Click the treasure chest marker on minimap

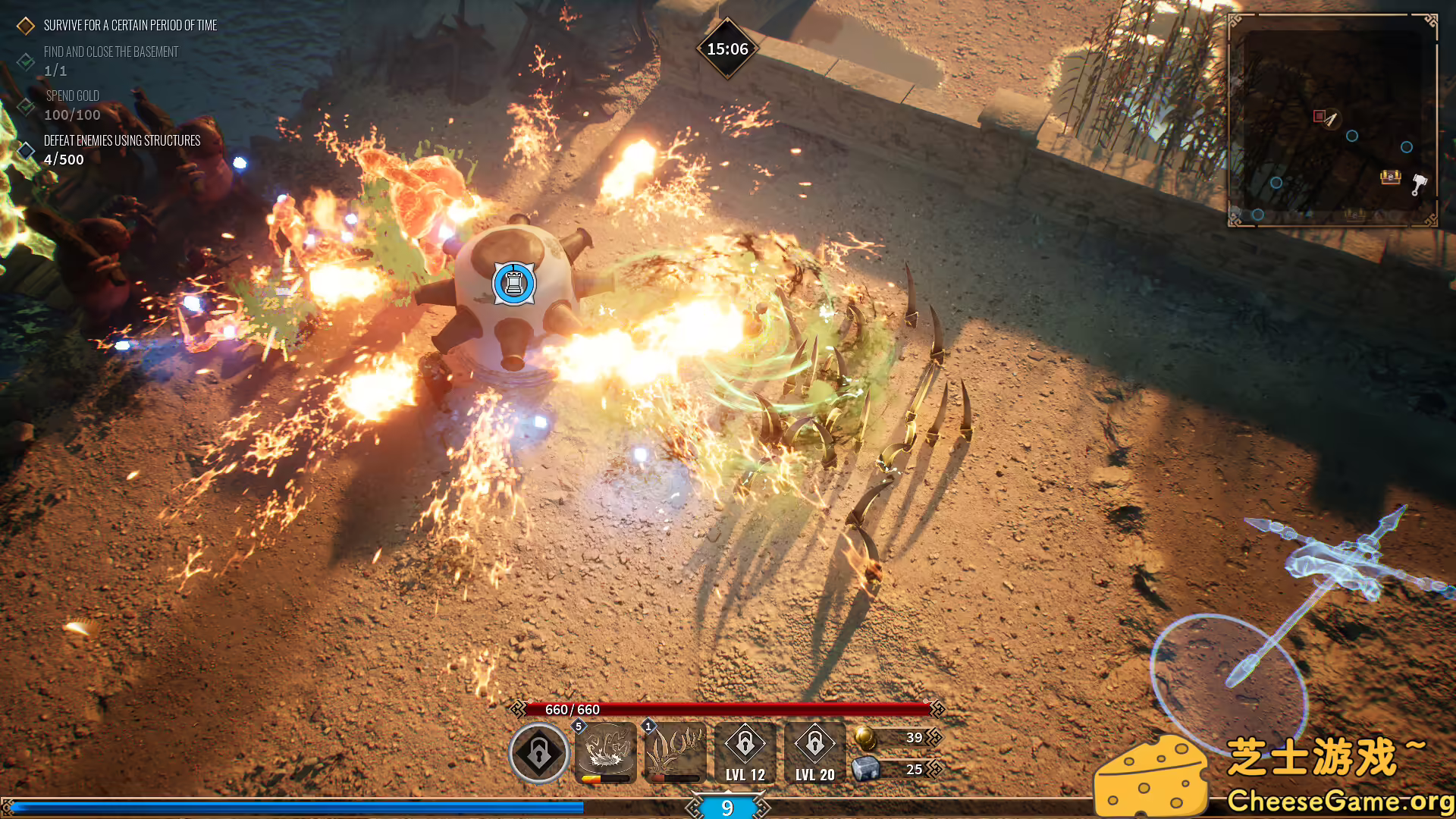click(1390, 177)
